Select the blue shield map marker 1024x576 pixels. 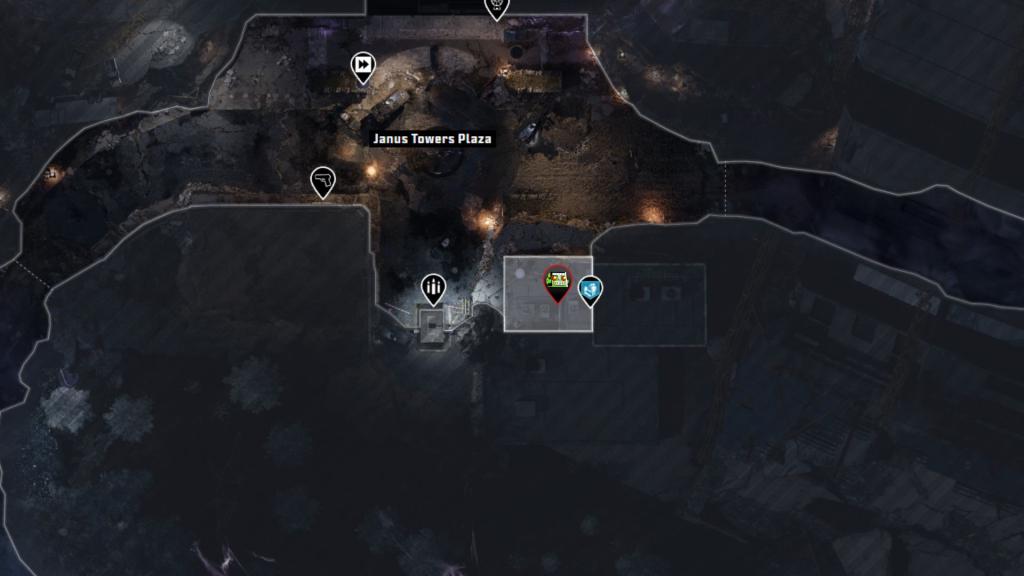[x=591, y=290]
